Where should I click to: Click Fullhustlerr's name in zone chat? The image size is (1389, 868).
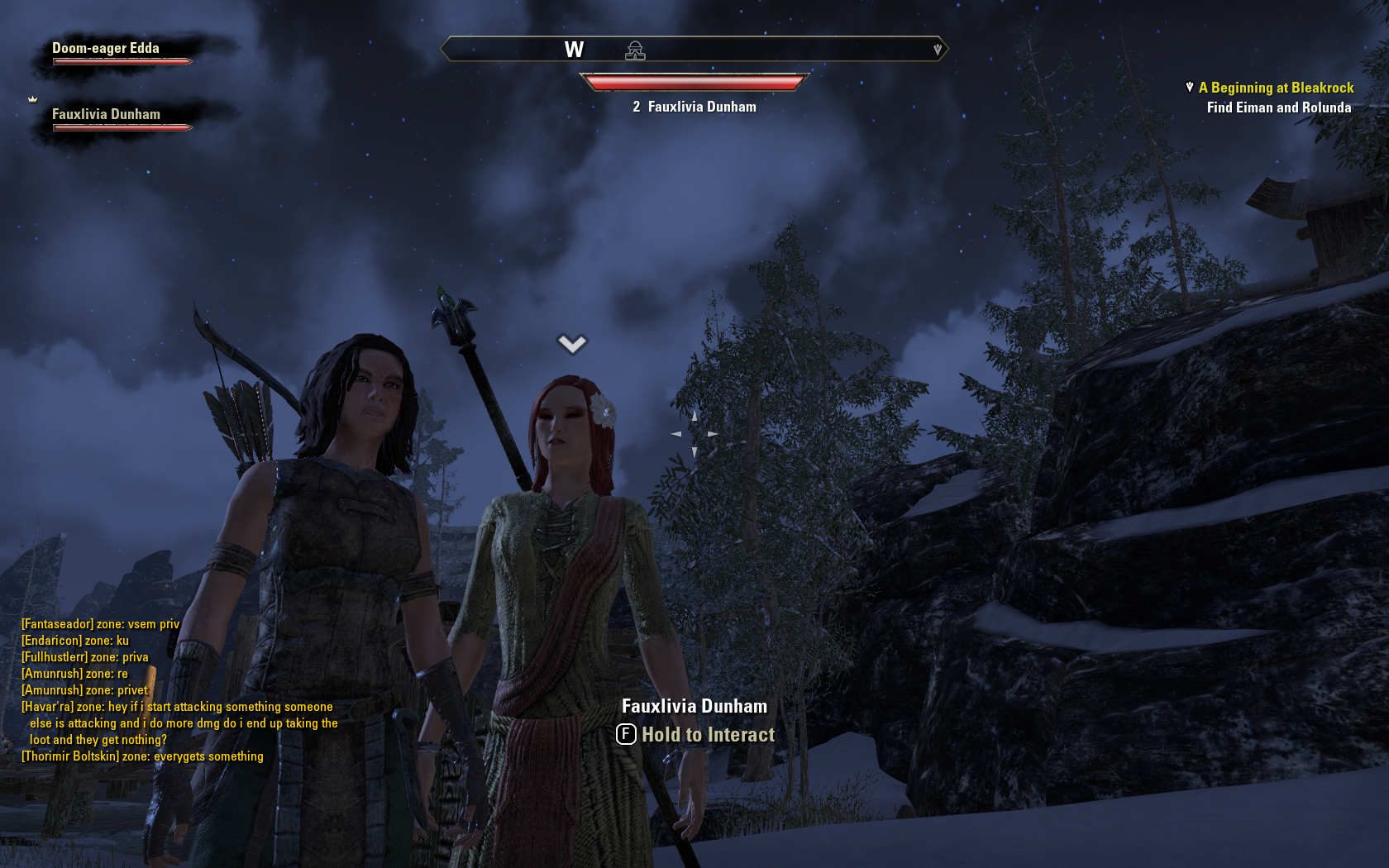(x=55, y=657)
